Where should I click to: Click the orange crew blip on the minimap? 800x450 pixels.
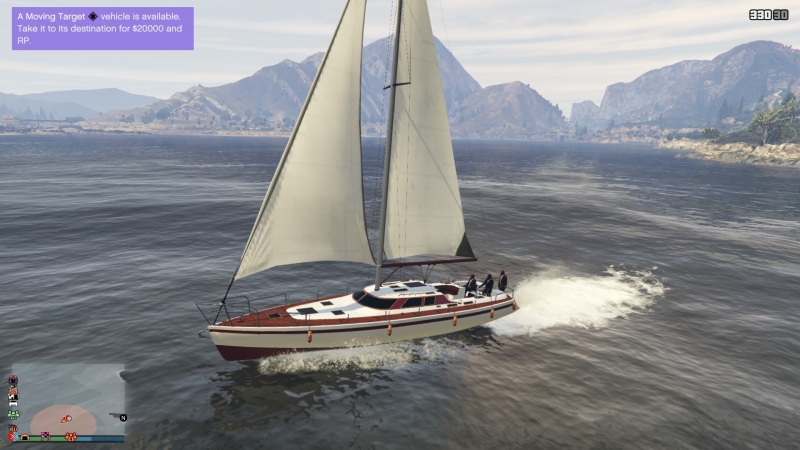click(71, 436)
